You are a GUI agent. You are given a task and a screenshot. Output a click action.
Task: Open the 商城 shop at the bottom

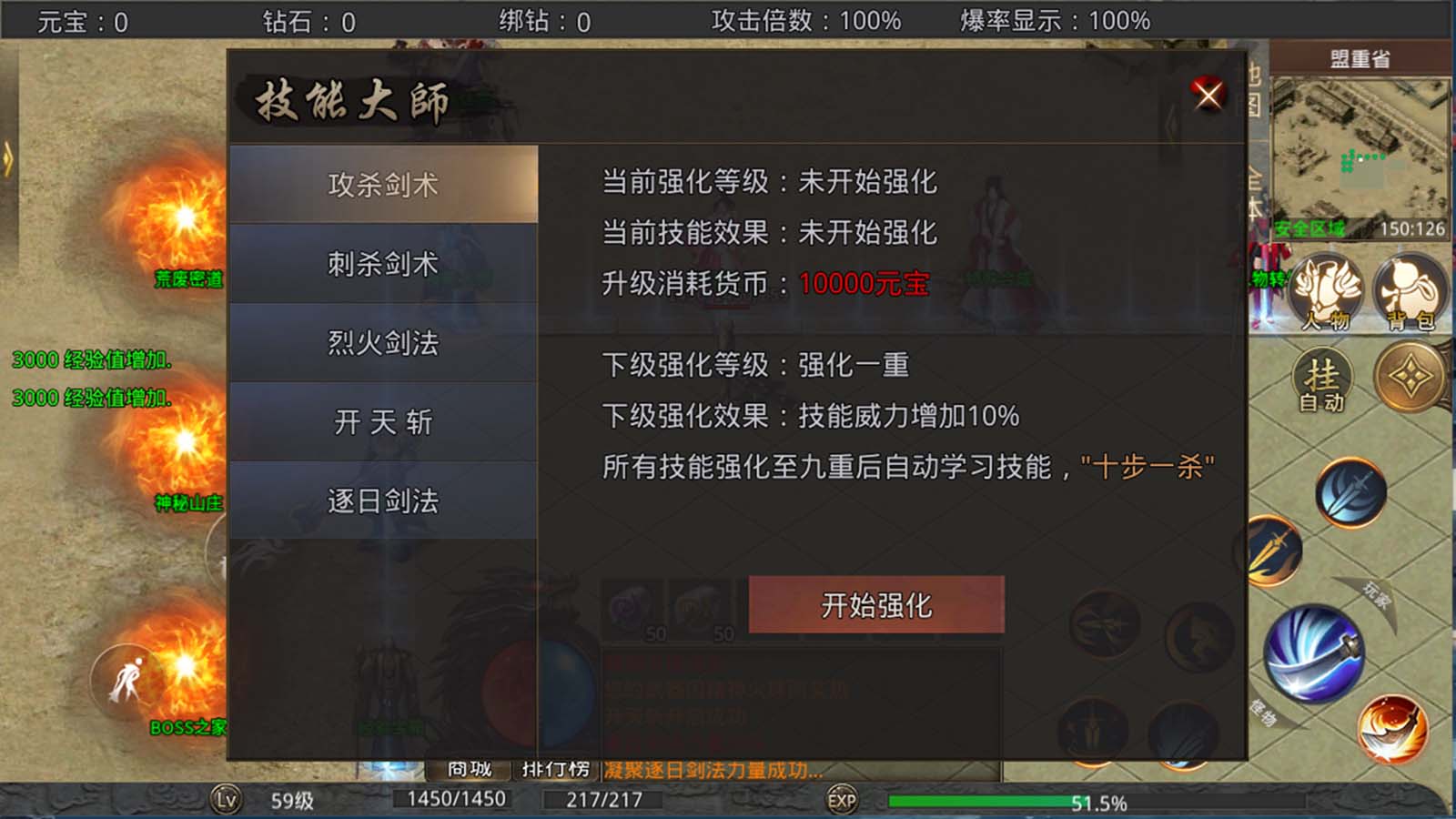[x=470, y=768]
